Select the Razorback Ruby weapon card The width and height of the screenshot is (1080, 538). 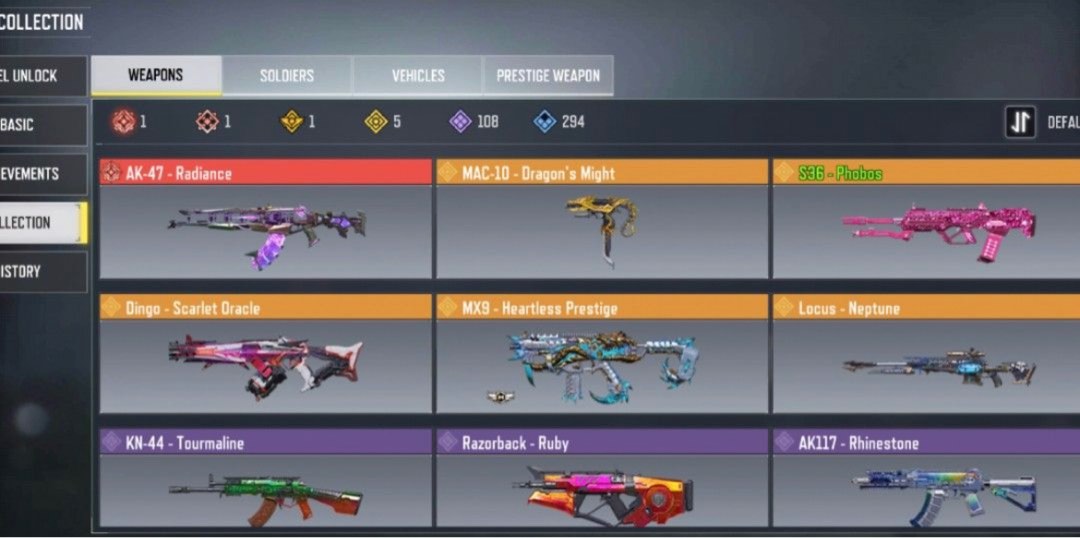click(x=602, y=480)
